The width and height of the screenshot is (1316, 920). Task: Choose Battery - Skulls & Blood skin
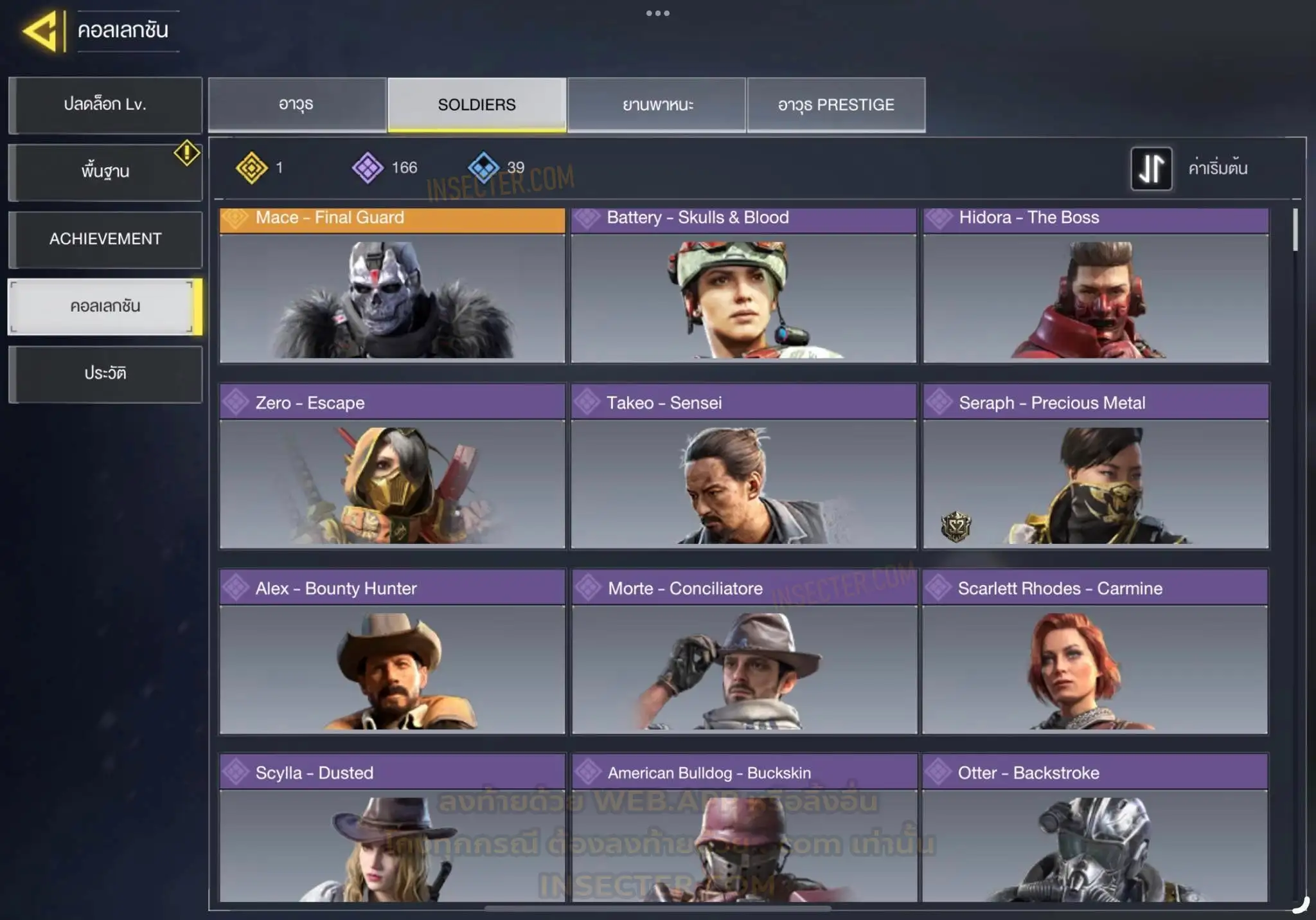[x=743, y=286]
